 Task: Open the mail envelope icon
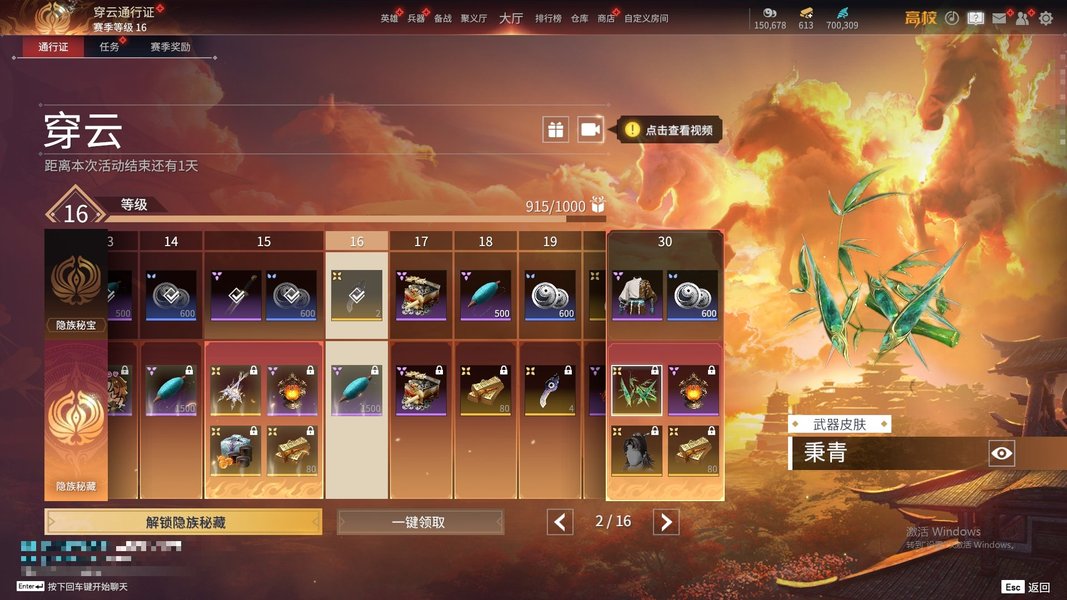tap(999, 18)
